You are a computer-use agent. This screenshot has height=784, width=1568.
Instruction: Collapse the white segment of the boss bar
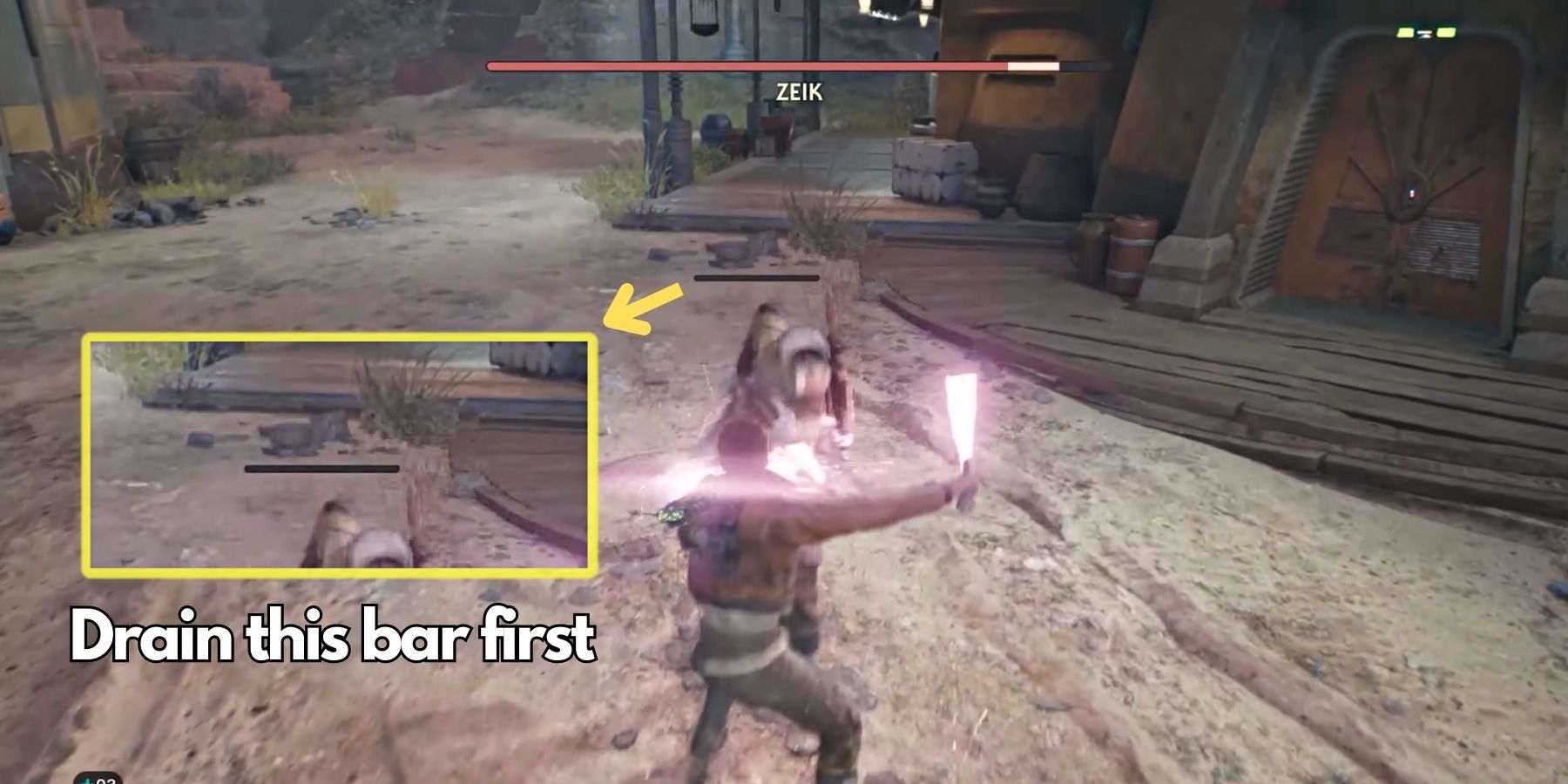[x=1032, y=64]
